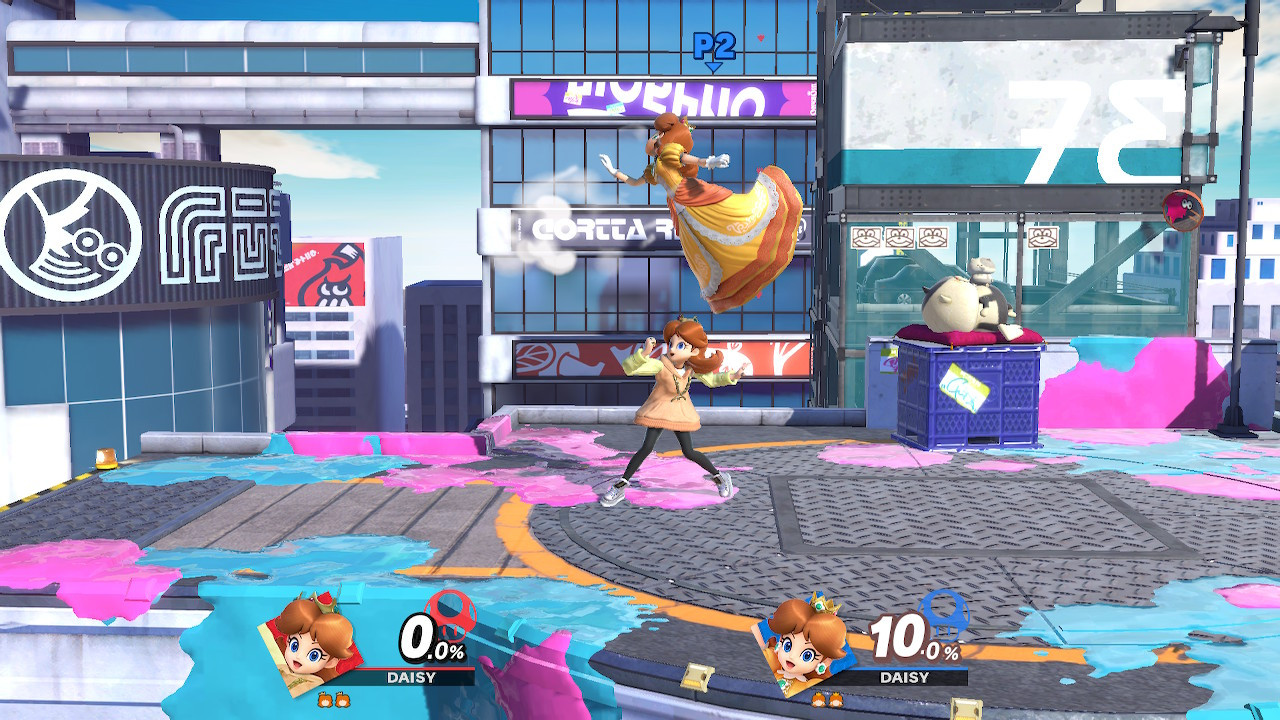Click the red balloon at the top right
Viewport: 1280px width, 720px height.
1180,210
